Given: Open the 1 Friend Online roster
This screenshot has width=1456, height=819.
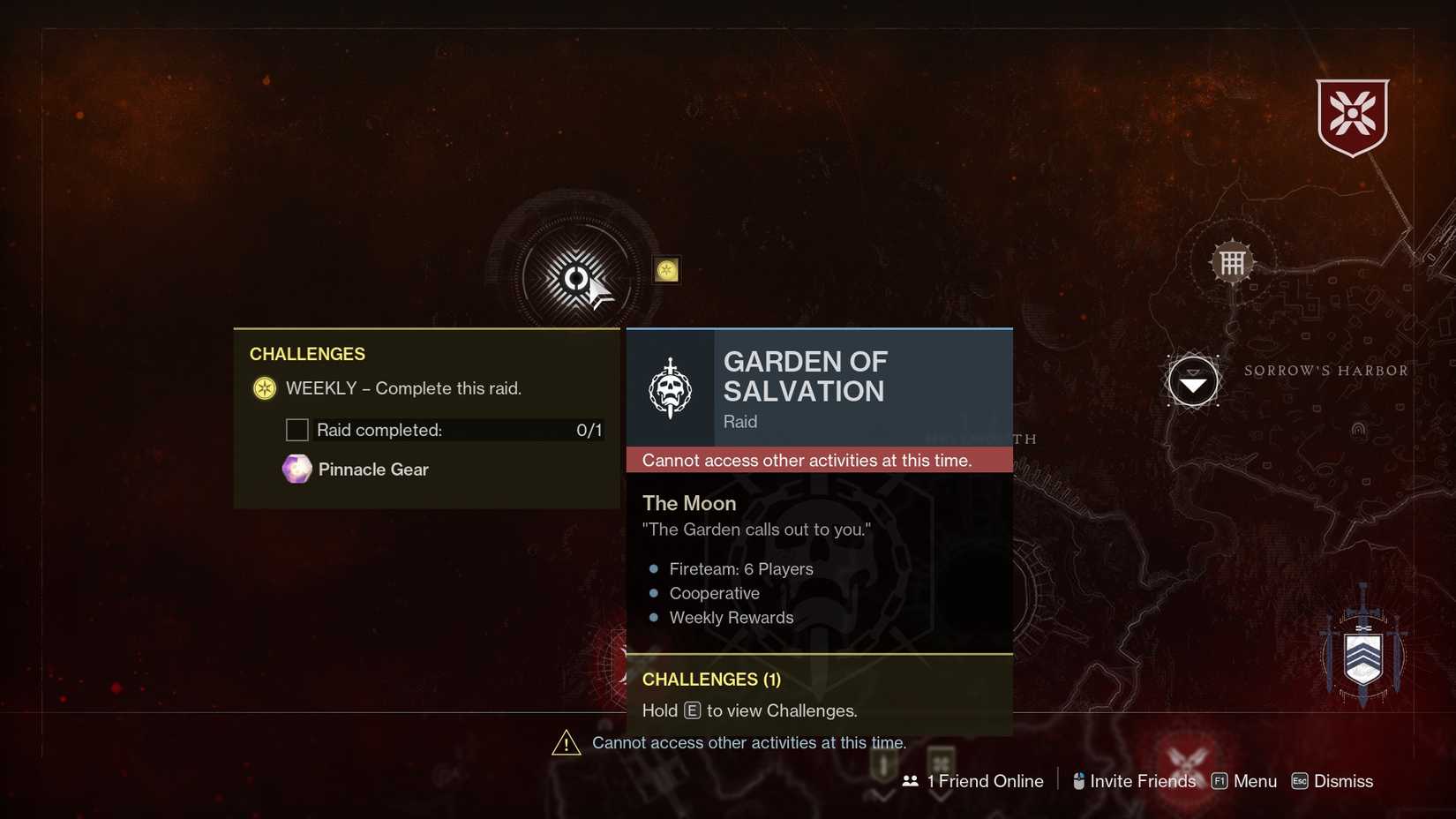Looking at the screenshot, I should pos(984,781).
